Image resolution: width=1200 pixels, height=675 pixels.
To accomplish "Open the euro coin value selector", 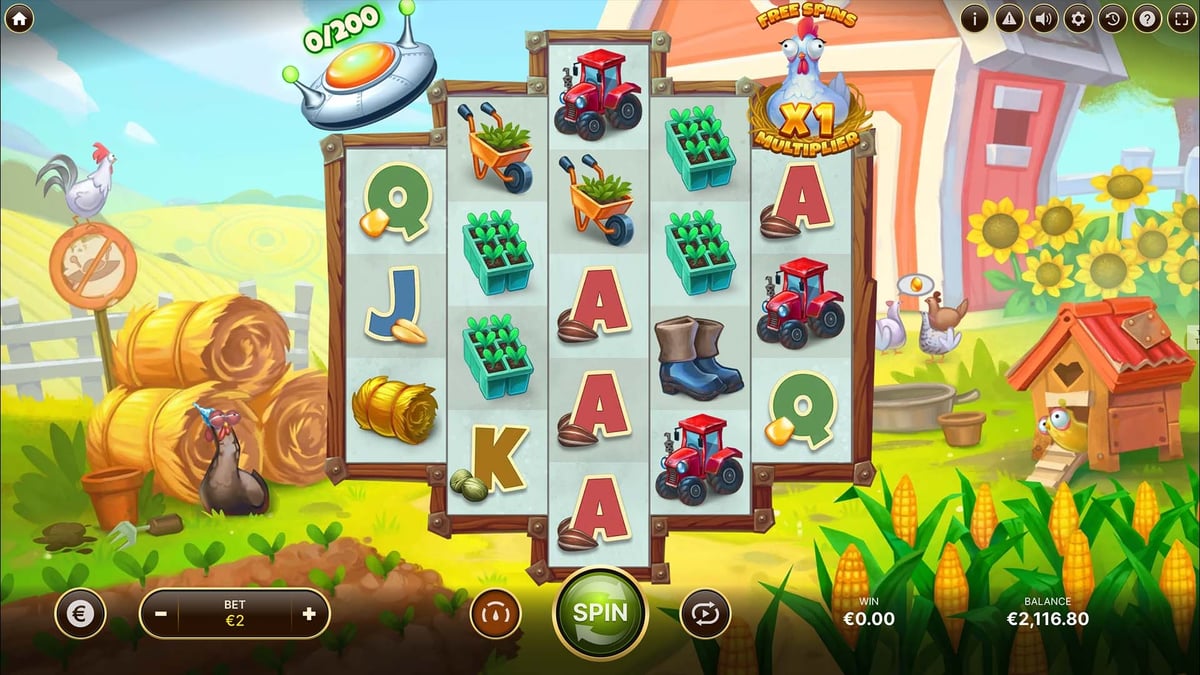I will pyautogui.click(x=80, y=614).
